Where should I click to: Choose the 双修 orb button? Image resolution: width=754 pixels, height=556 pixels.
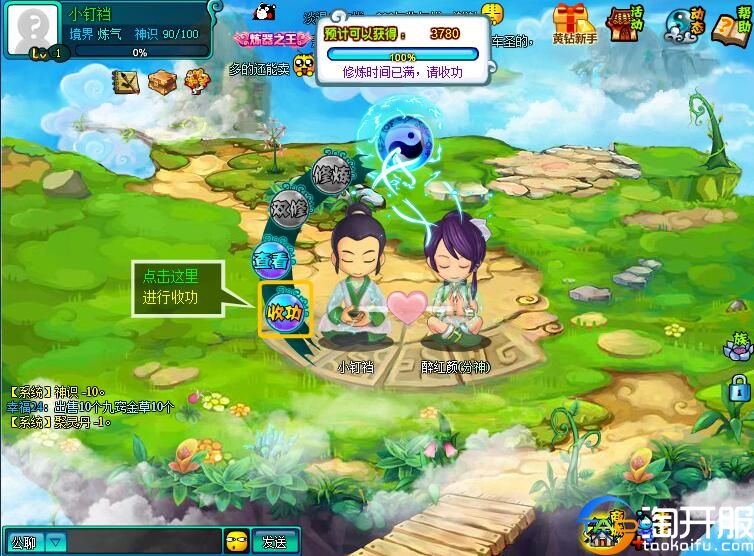point(290,209)
